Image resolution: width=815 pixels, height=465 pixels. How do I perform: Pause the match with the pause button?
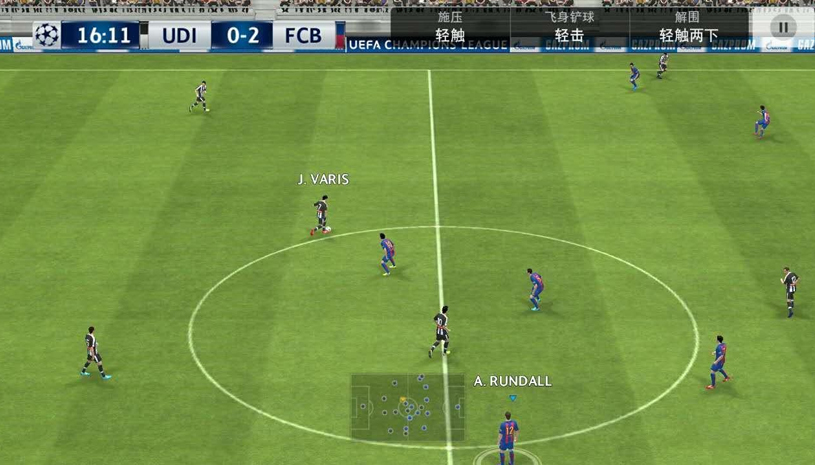783,28
